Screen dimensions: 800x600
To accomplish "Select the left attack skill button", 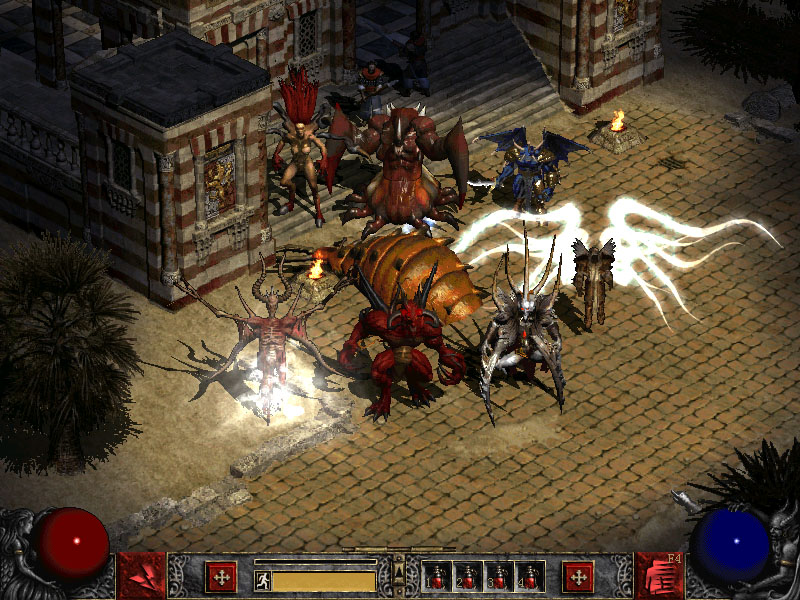I will pos(141,576).
